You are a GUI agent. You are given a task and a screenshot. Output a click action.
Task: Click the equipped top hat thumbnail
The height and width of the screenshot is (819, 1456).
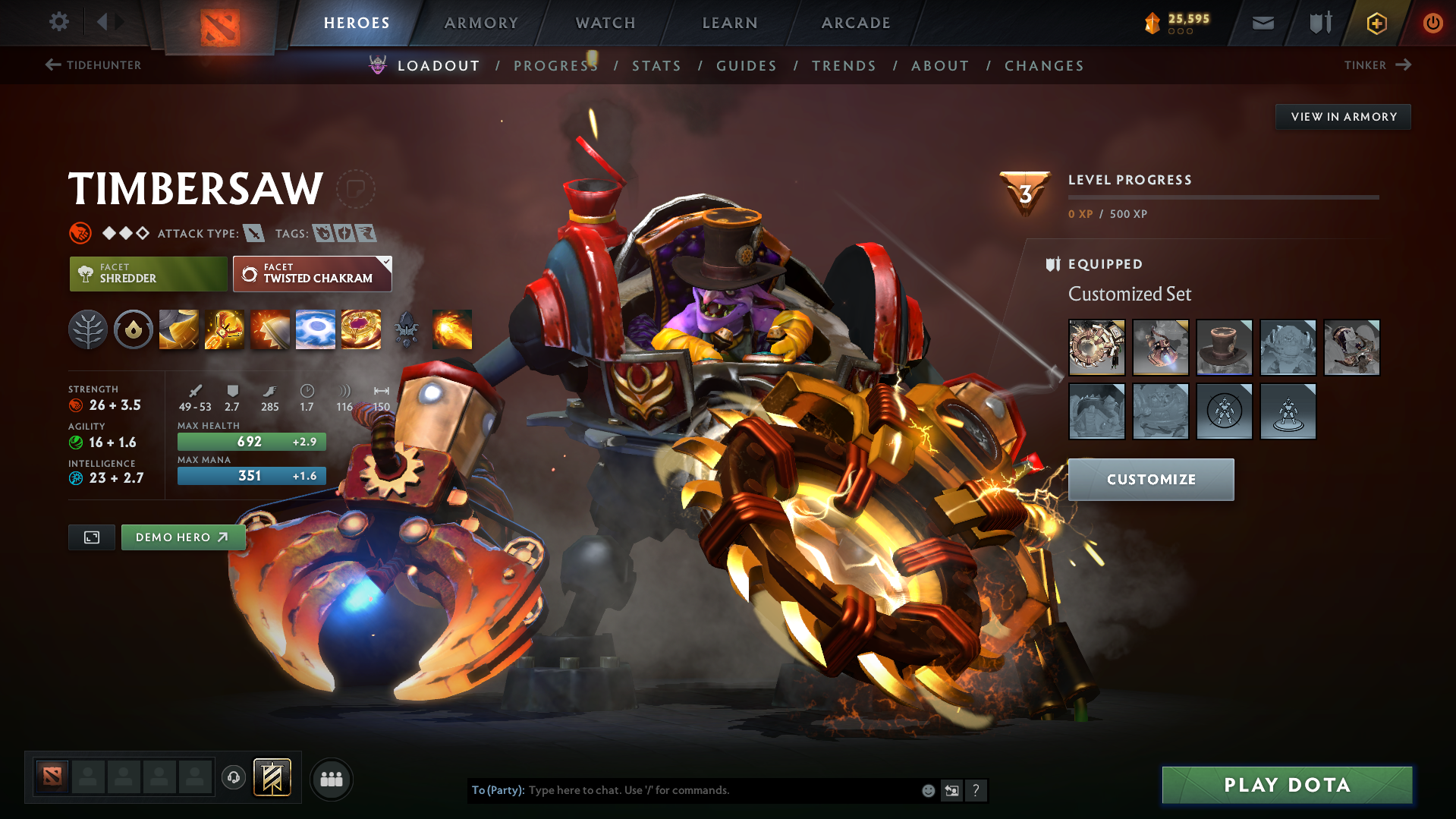1225,348
